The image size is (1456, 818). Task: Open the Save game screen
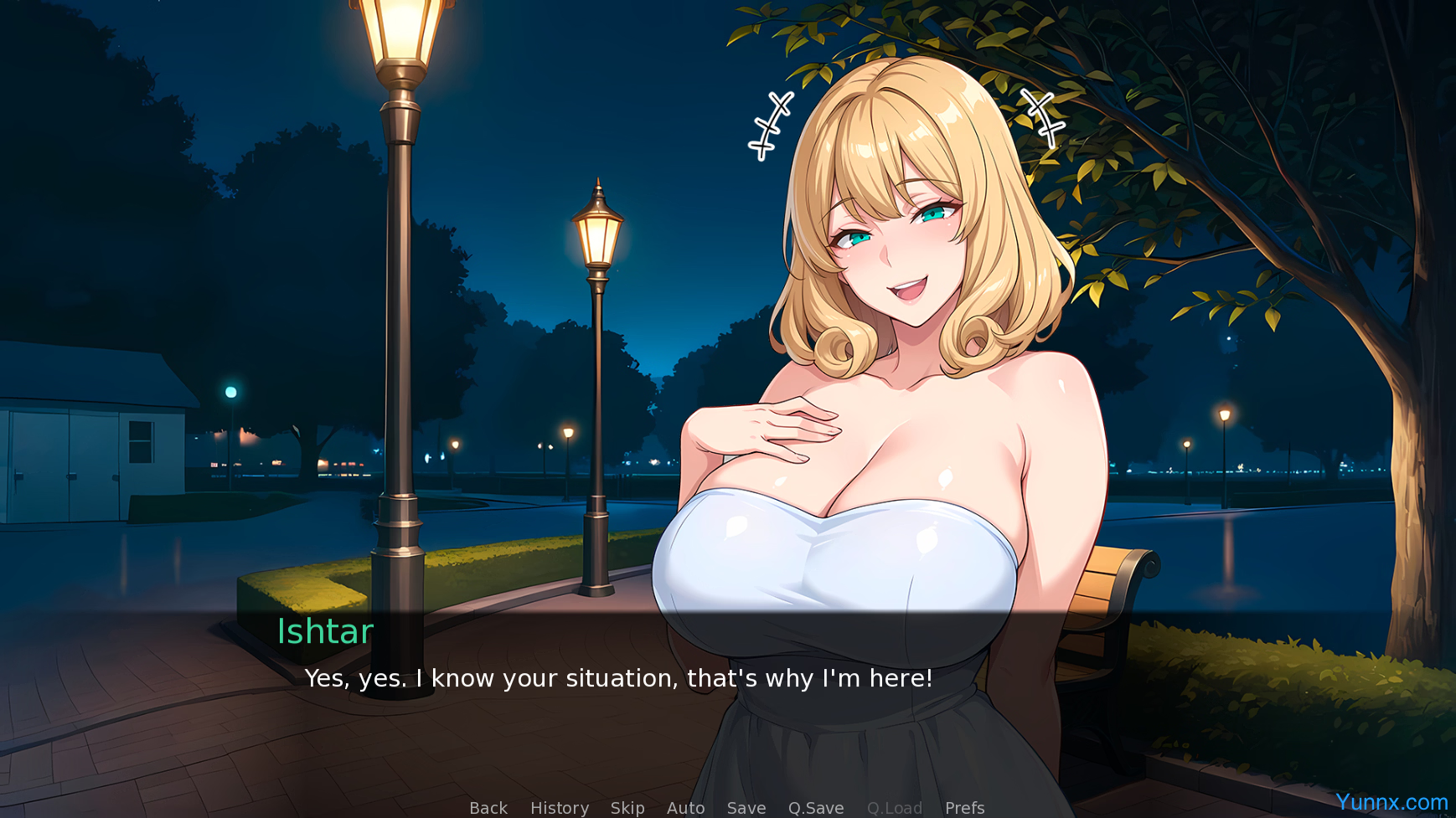[746, 808]
